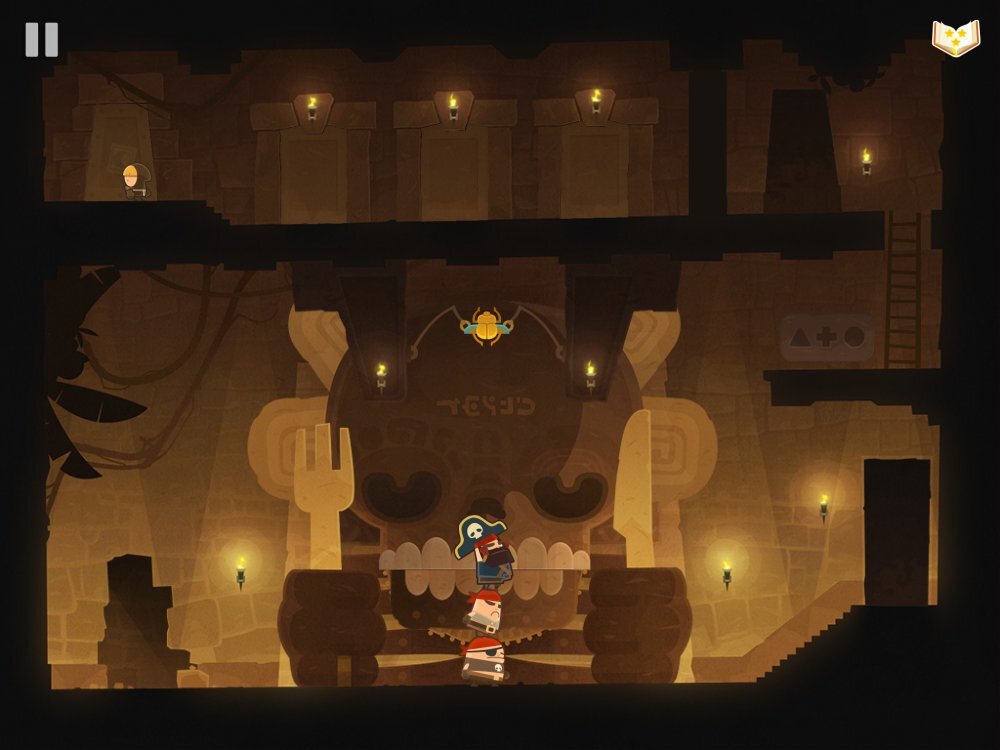
Task: Pause the game with the pause button
Action: point(42,40)
